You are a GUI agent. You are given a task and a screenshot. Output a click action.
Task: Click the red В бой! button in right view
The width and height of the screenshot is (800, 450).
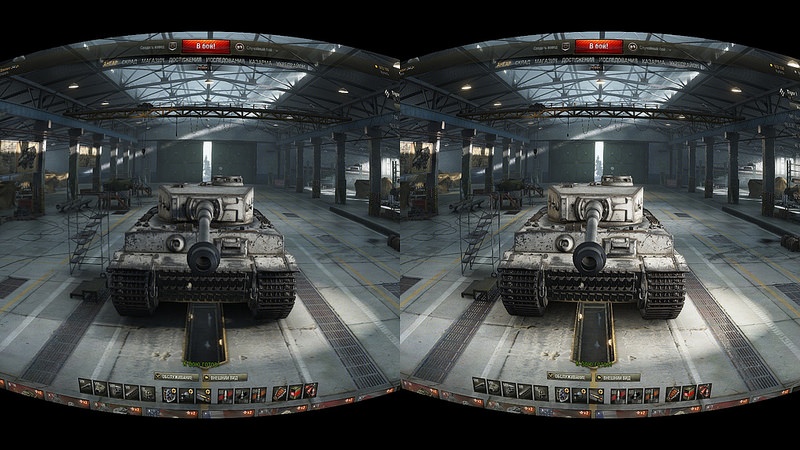(x=600, y=46)
